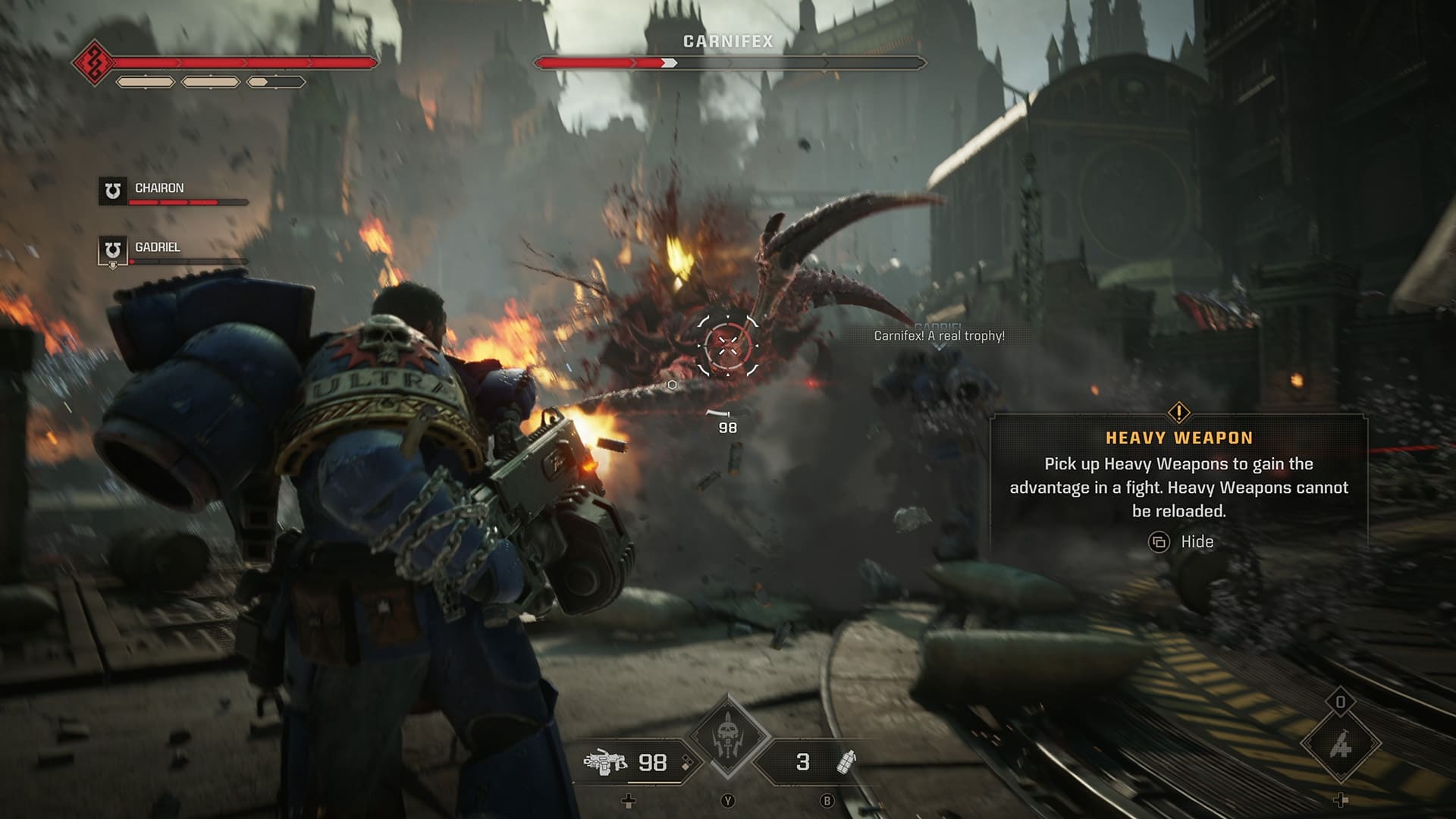Click the Ultramarines icon next to GADRIEL
1456x819 pixels.
(111, 250)
